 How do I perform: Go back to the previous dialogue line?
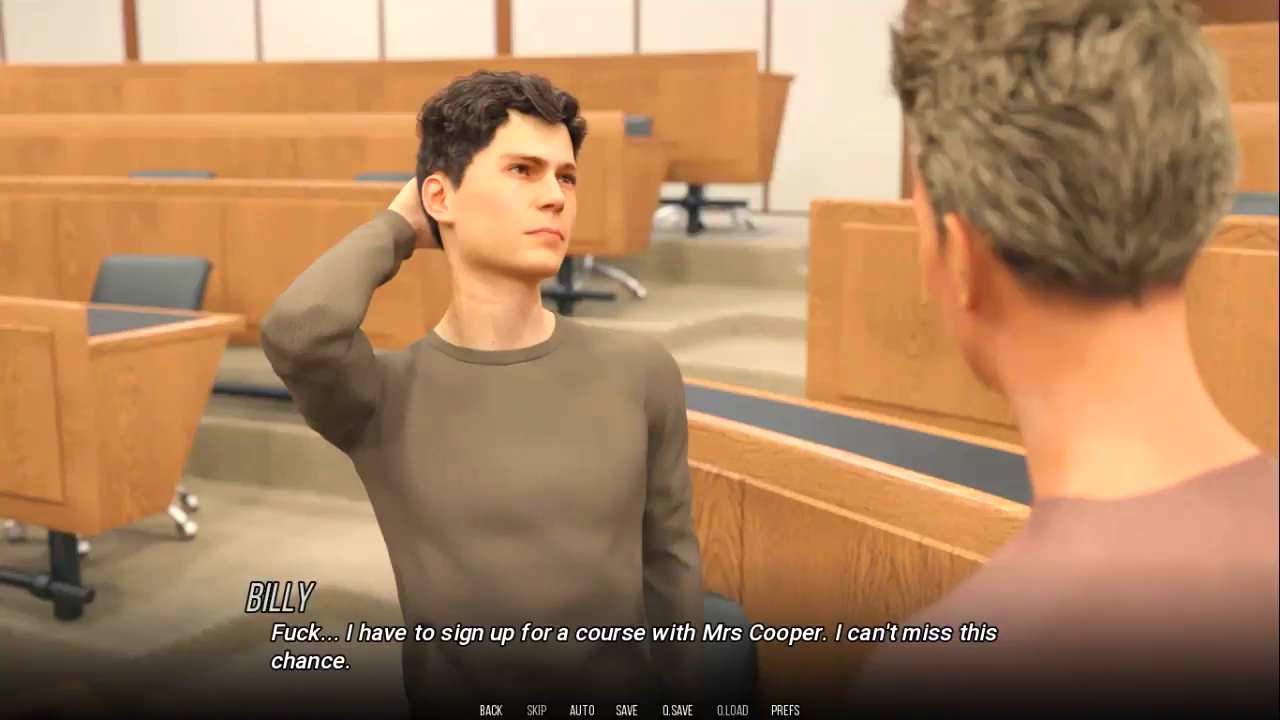tap(491, 710)
